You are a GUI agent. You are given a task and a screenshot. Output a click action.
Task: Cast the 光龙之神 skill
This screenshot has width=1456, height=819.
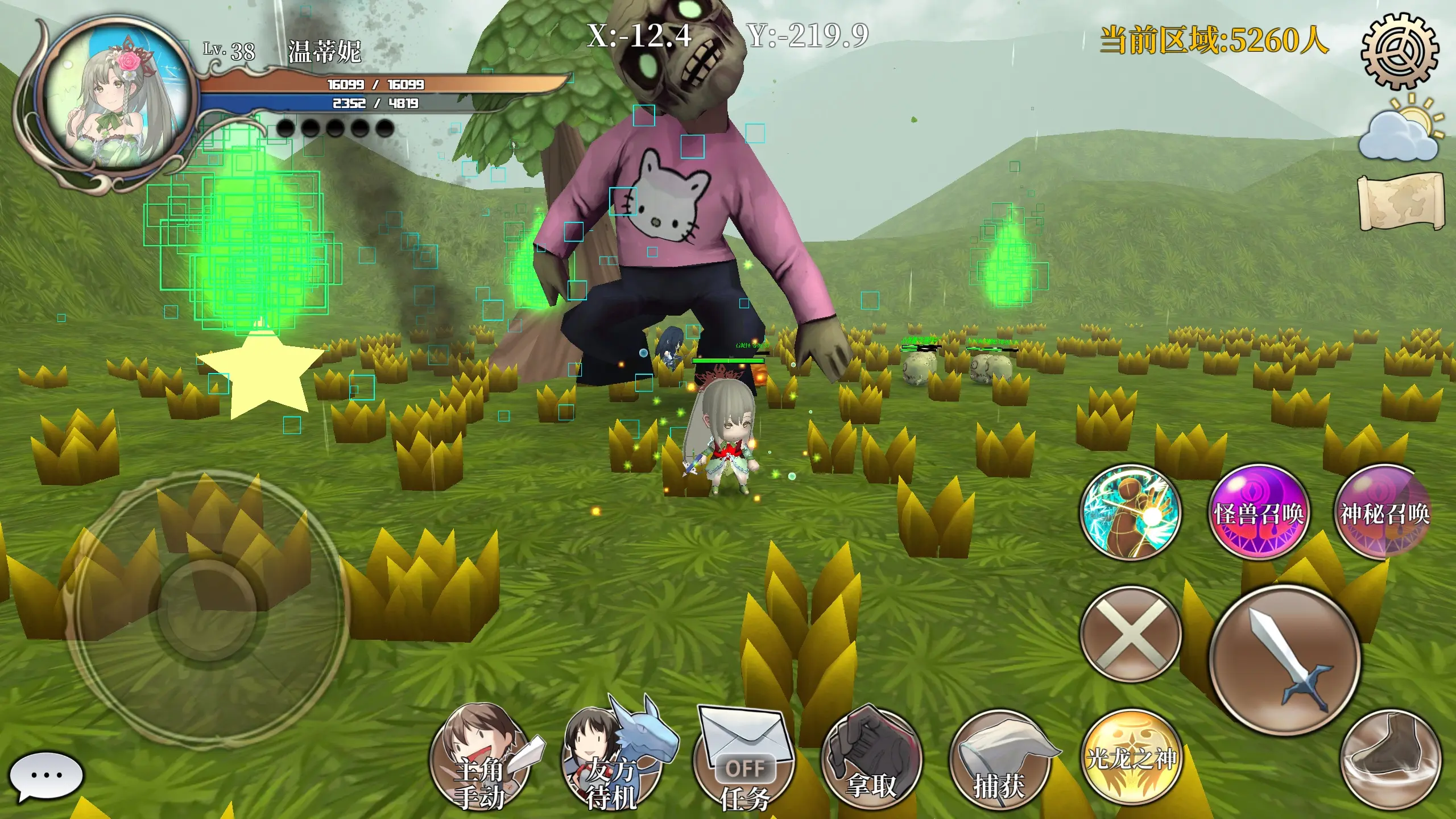(x=1131, y=758)
